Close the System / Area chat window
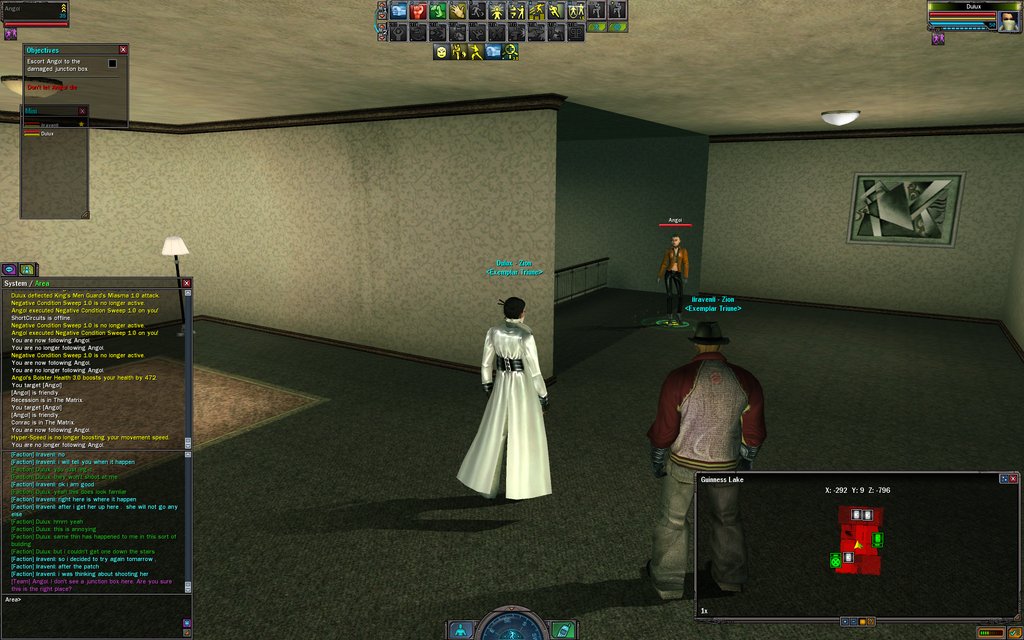1024x640 pixels. pos(186,283)
